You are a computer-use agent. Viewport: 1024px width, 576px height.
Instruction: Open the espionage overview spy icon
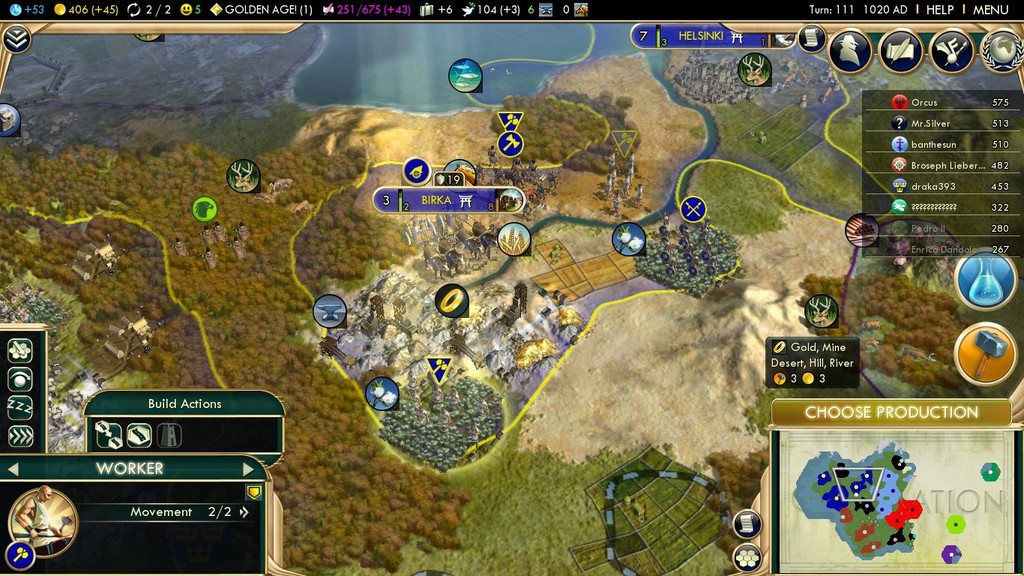850,50
